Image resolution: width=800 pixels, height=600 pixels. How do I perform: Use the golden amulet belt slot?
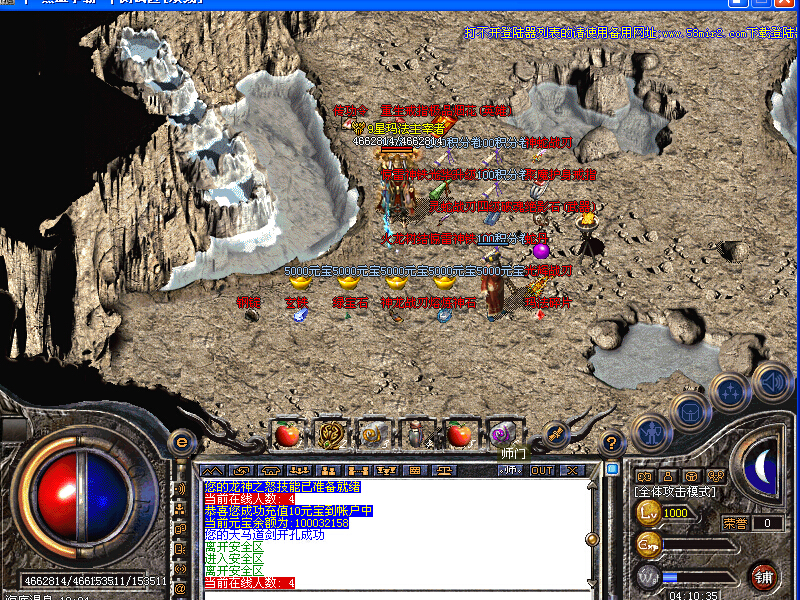[x=330, y=434]
